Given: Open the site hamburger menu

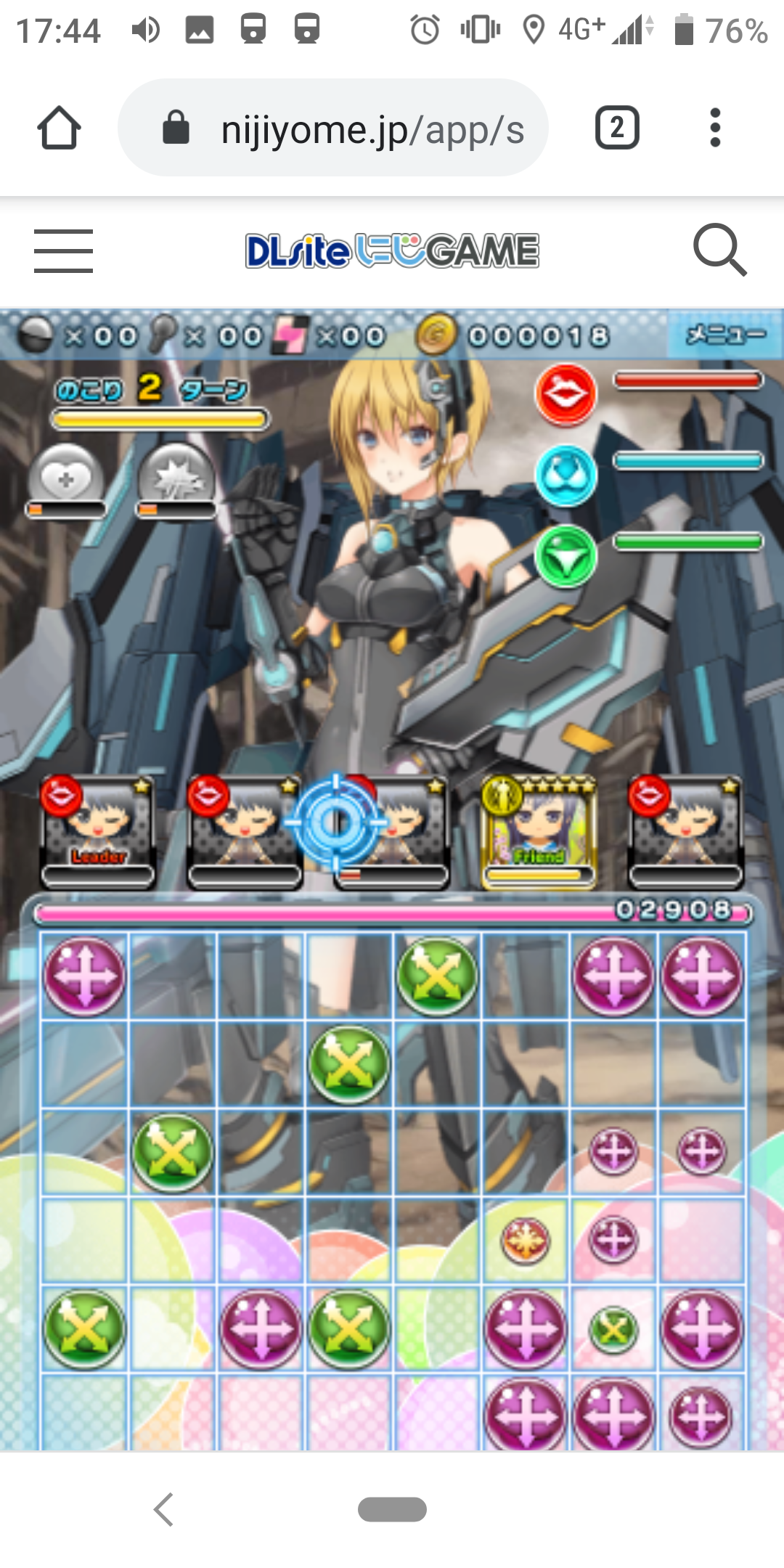Looking at the screenshot, I should point(63,251).
